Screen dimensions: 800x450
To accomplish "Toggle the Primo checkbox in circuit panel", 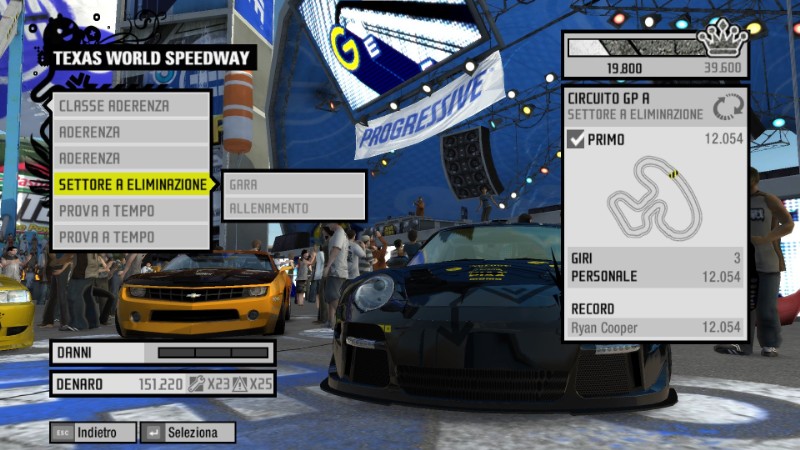I will coord(576,140).
